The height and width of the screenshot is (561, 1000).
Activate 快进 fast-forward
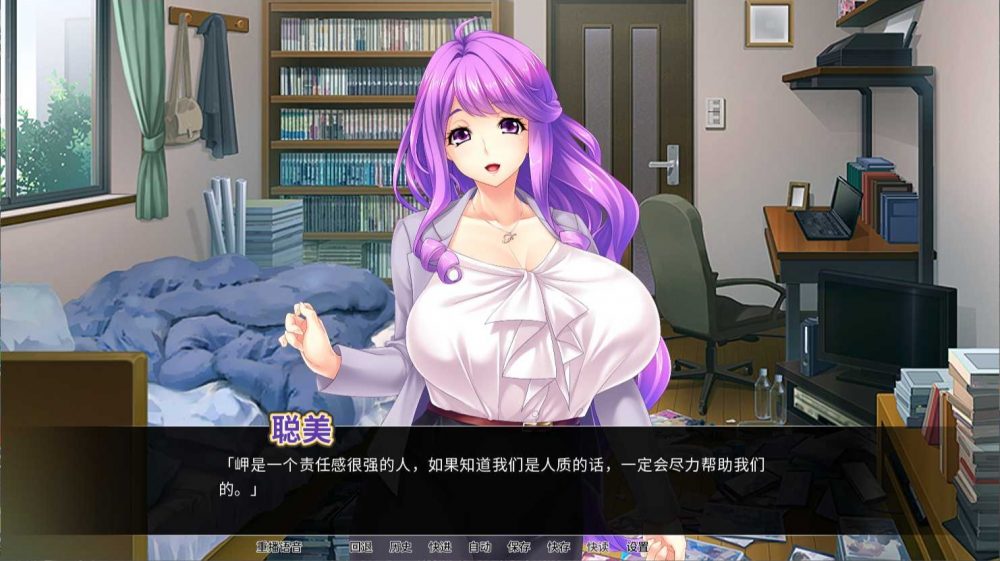(x=440, y=547)
